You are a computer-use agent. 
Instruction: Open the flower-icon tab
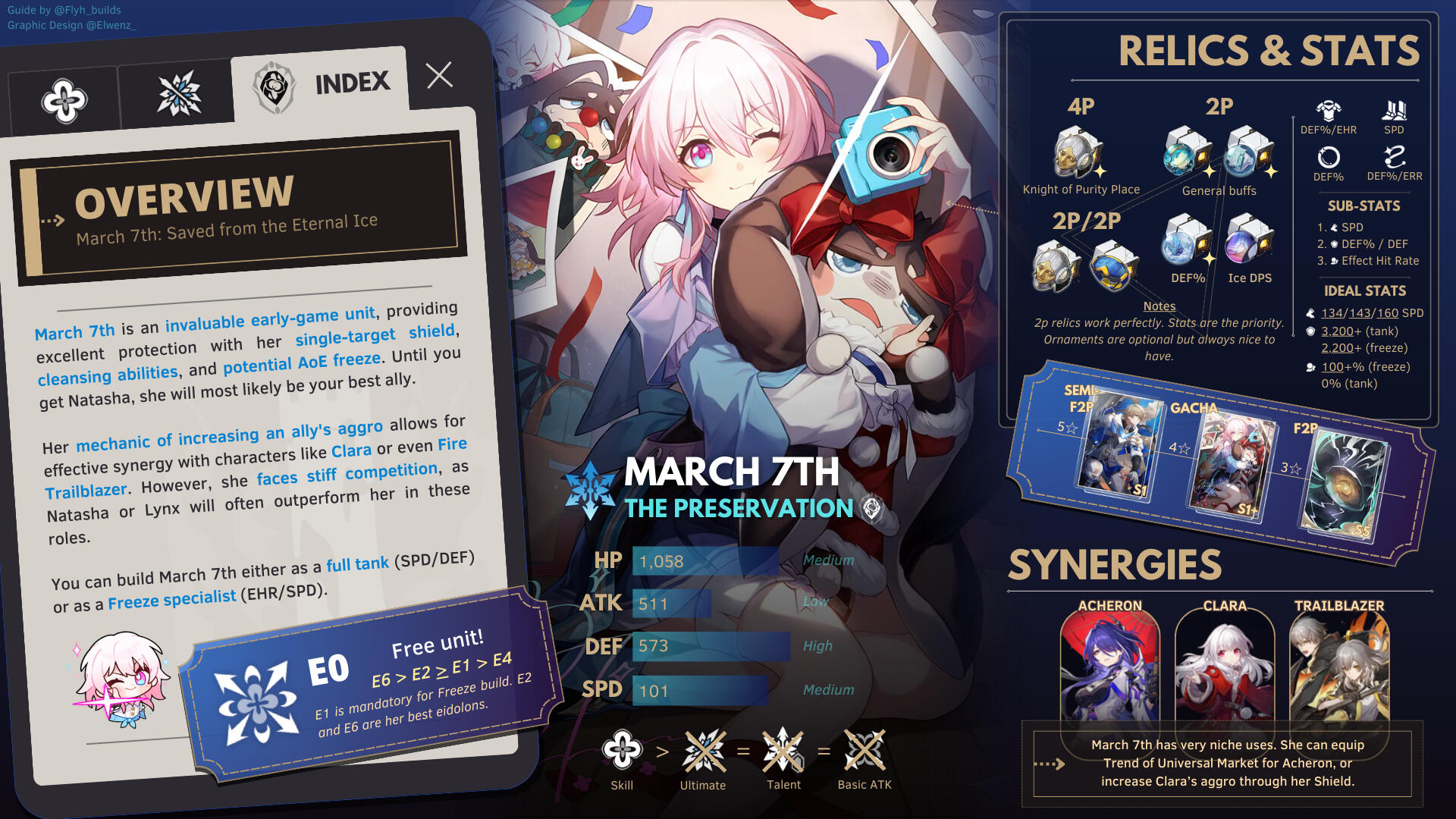click(x=64, y=101)
